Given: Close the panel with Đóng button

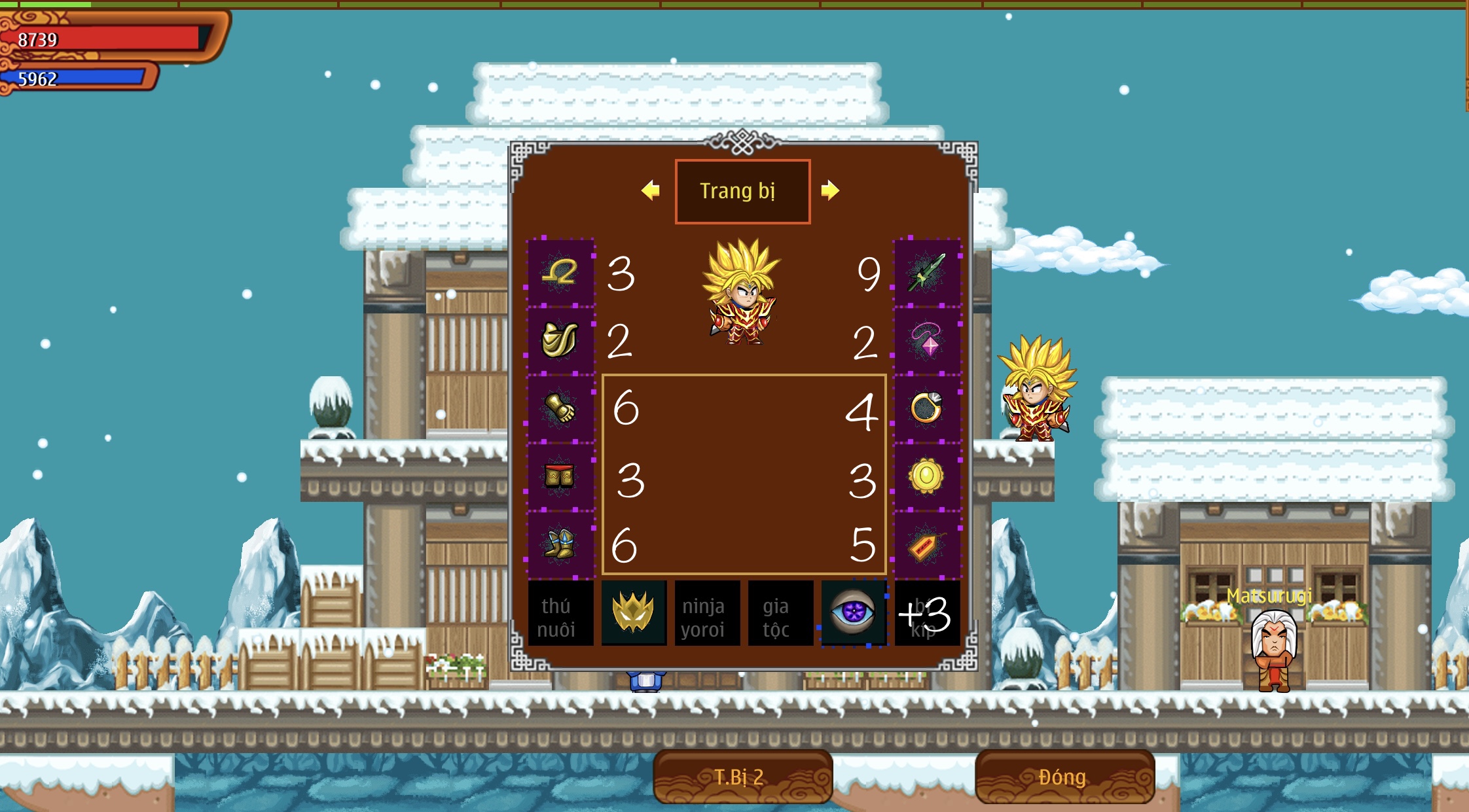Looking at the screenshot, I should tap(1064, 777).
